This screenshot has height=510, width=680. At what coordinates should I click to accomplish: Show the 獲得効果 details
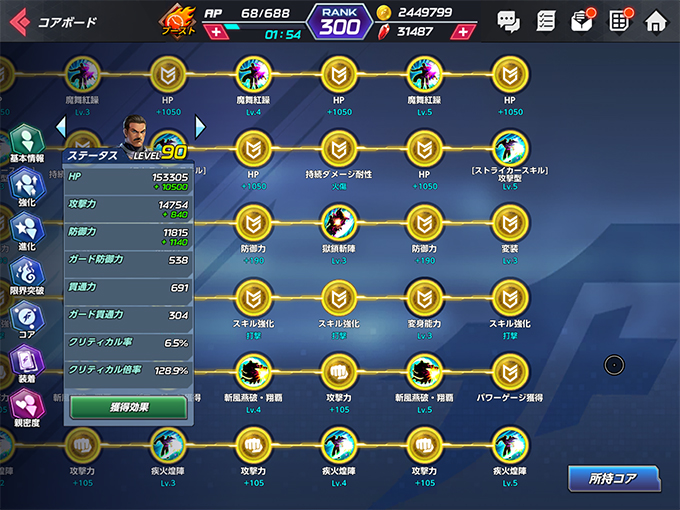[128, 407]
